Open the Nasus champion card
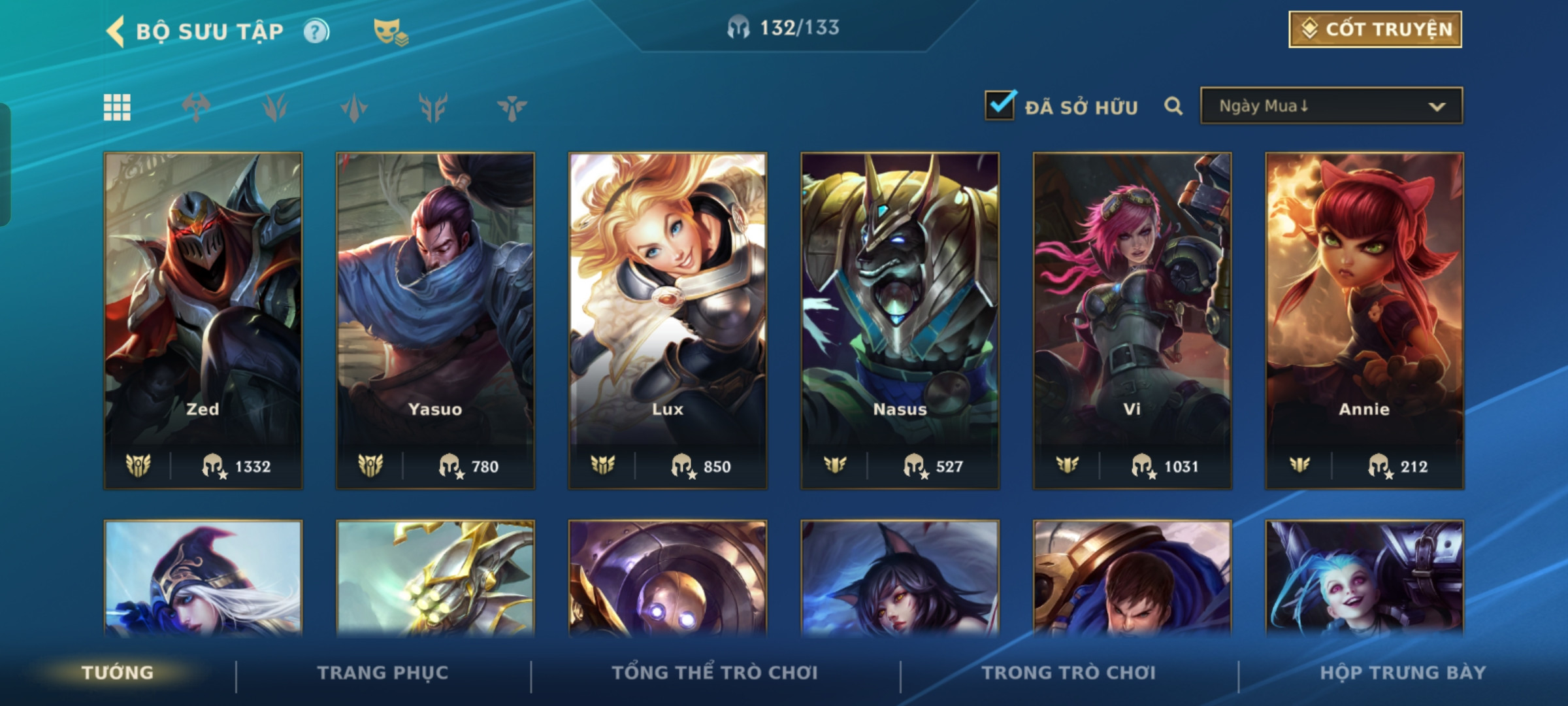This screenshot has height=706, width=1568. (900, 320)
